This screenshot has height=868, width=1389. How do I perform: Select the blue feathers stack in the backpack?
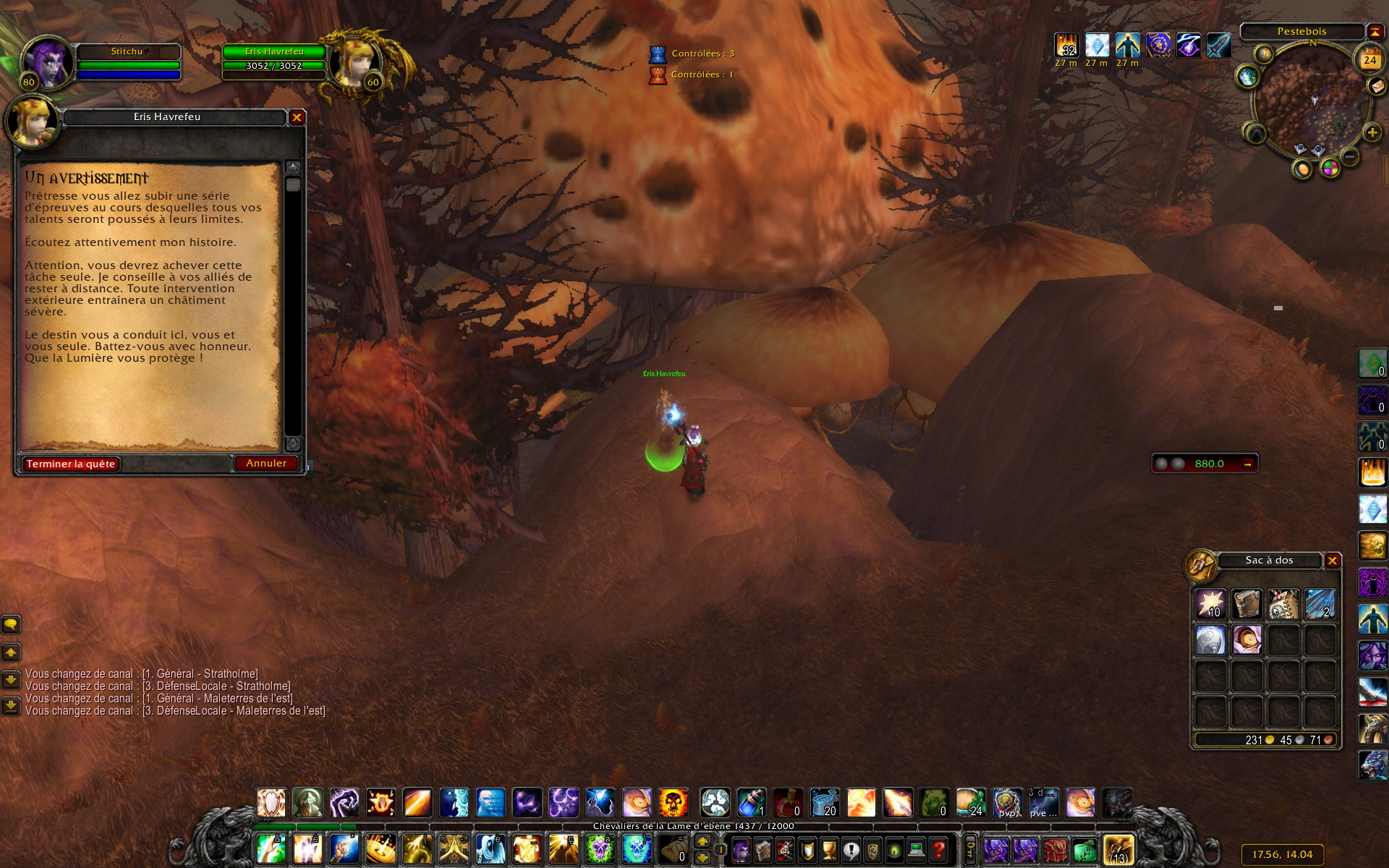click(1320, 604)
